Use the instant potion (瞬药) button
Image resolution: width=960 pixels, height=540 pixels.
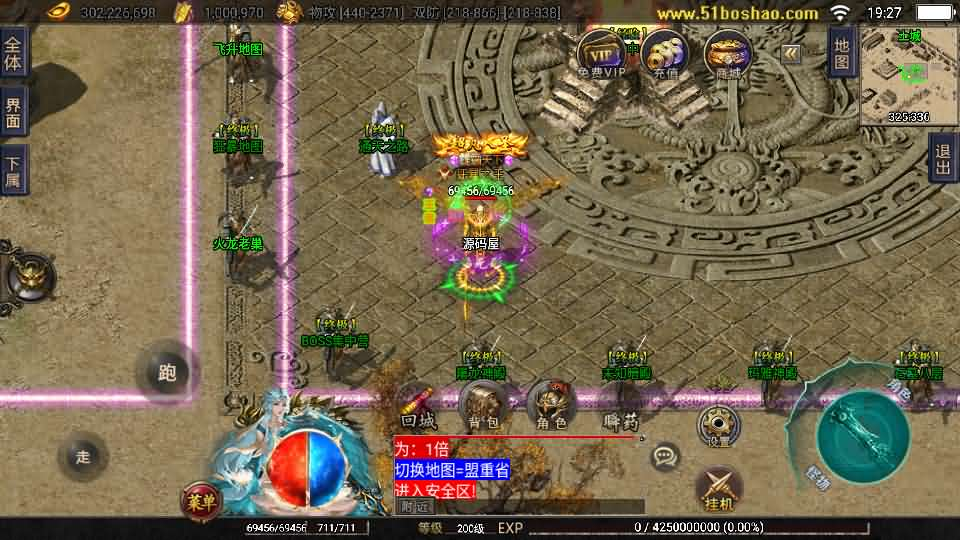pos(622,412)
